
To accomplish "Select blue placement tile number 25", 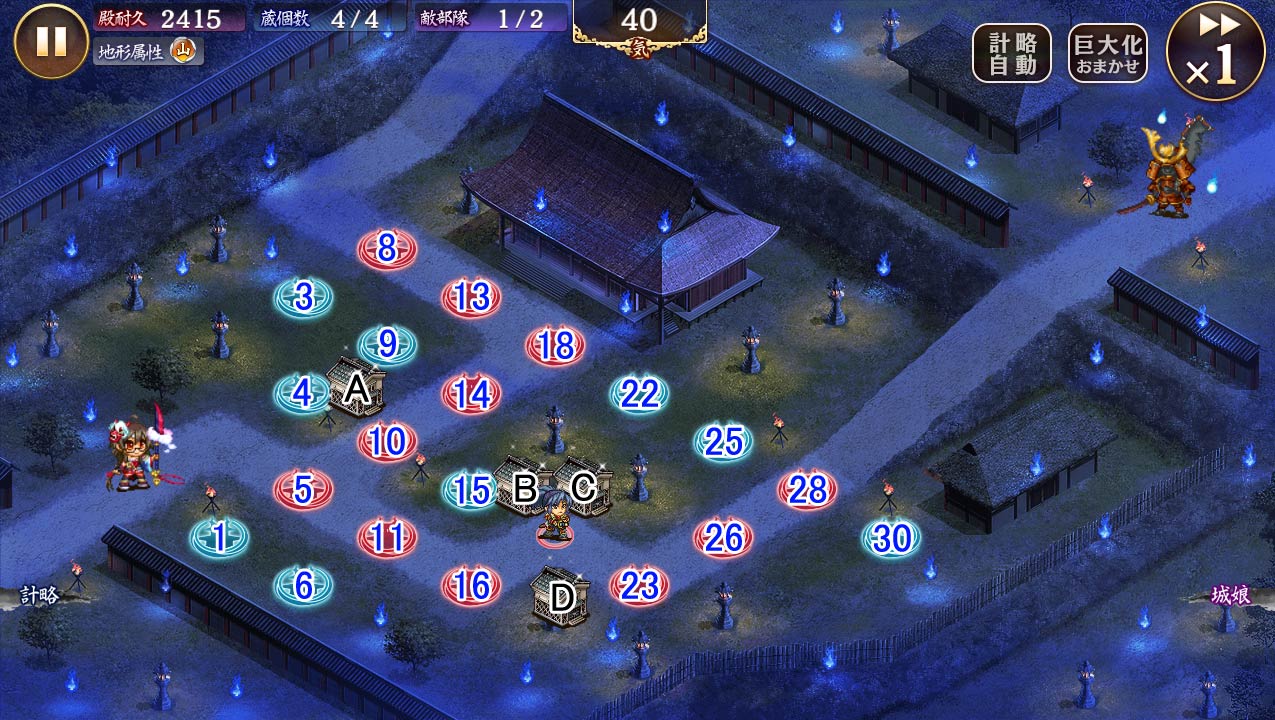I will pyautogui.click(x=723, y=441).
